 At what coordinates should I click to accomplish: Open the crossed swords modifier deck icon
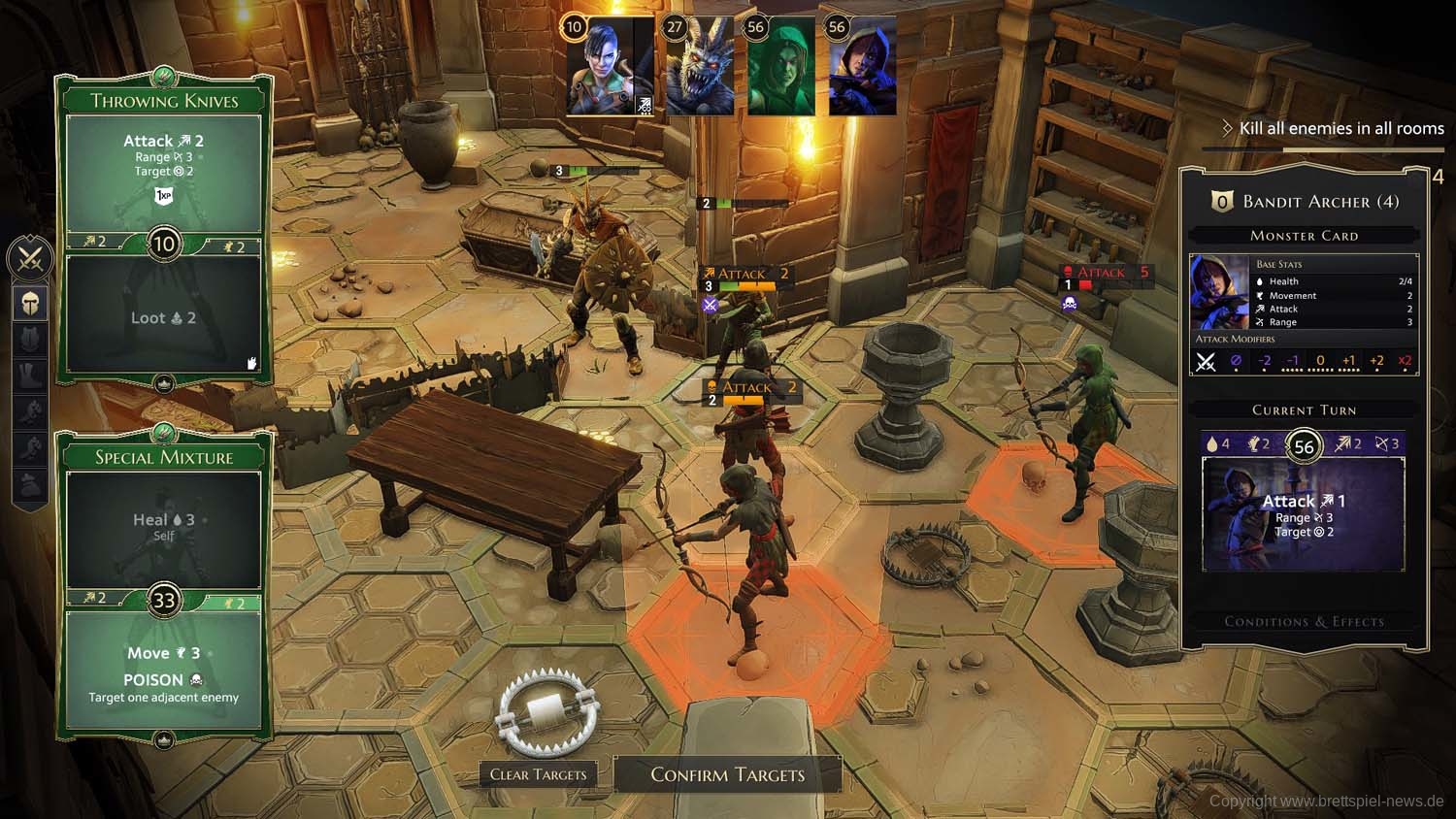coord(30,259)
